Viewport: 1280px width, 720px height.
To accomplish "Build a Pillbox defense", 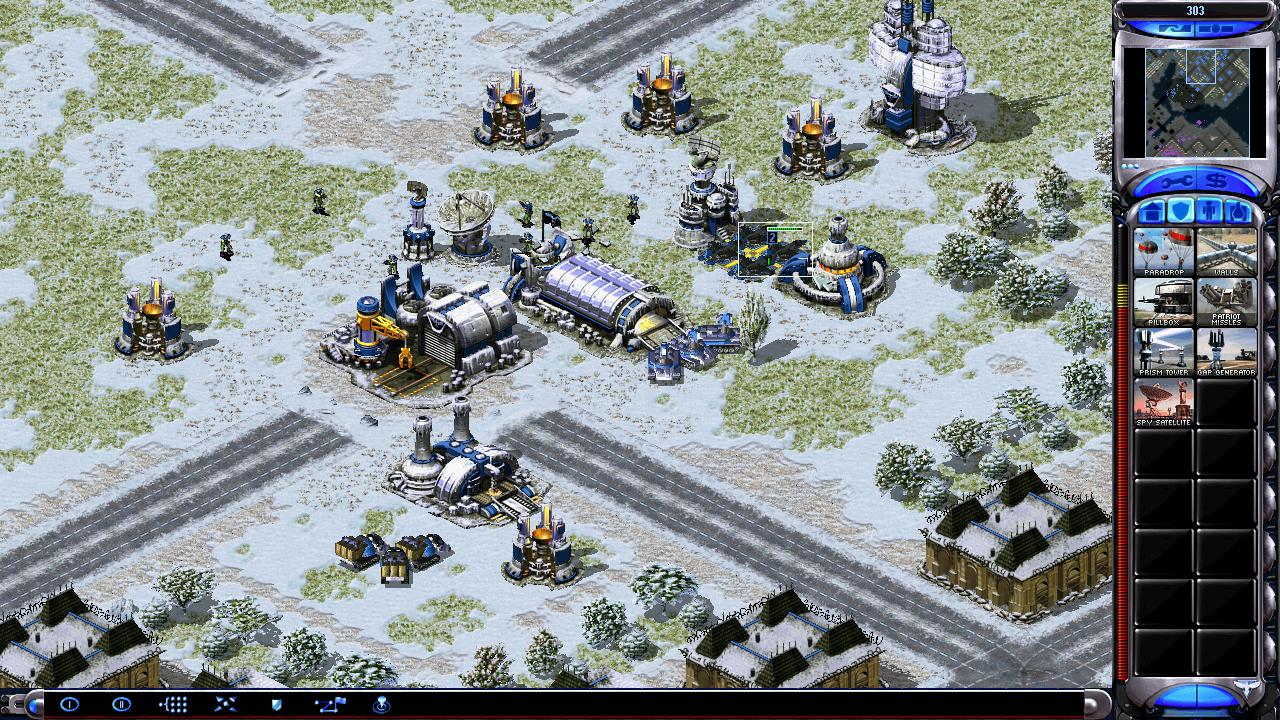I will click(1164, 302).
